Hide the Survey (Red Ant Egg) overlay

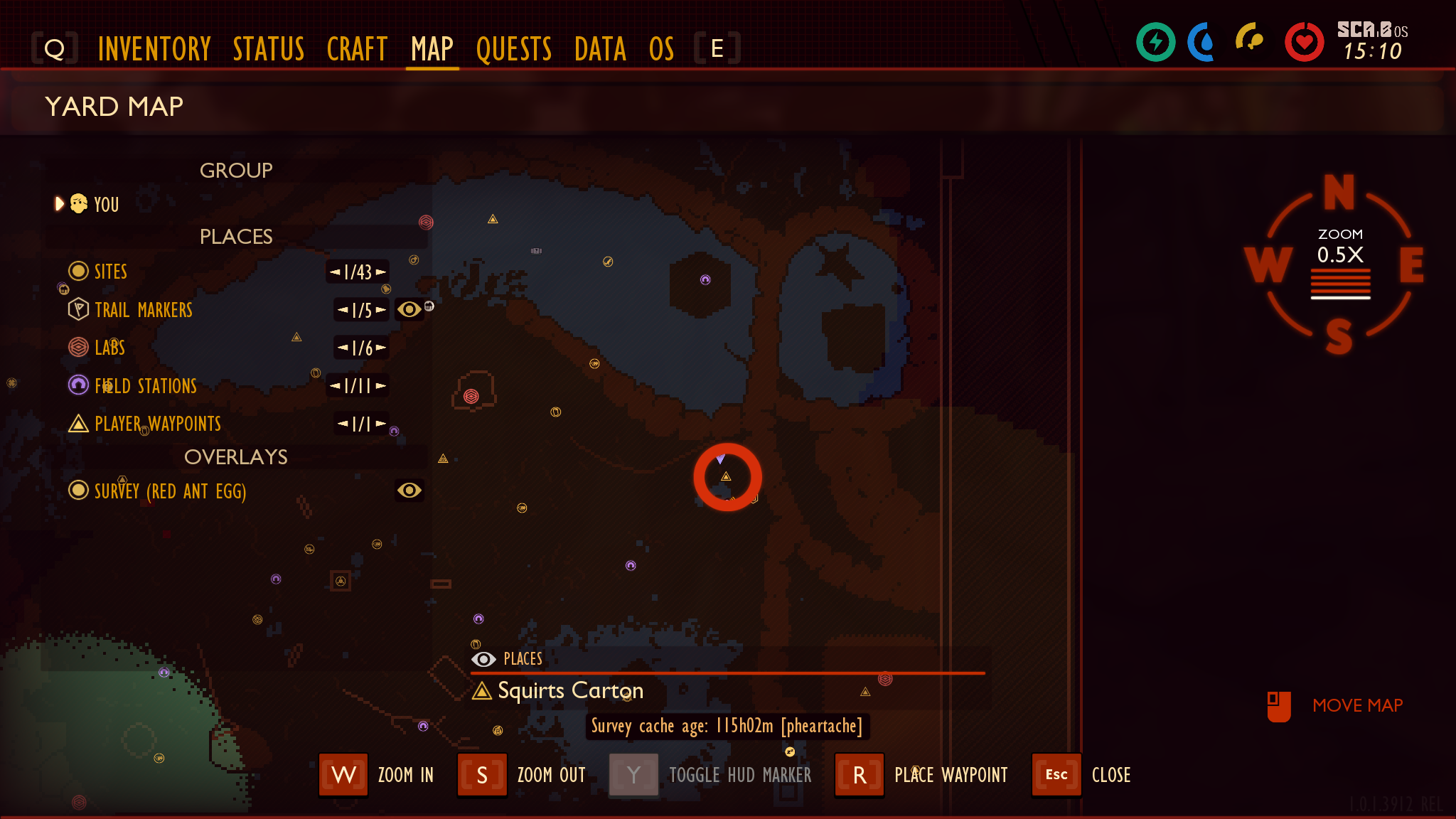[408, 491]
